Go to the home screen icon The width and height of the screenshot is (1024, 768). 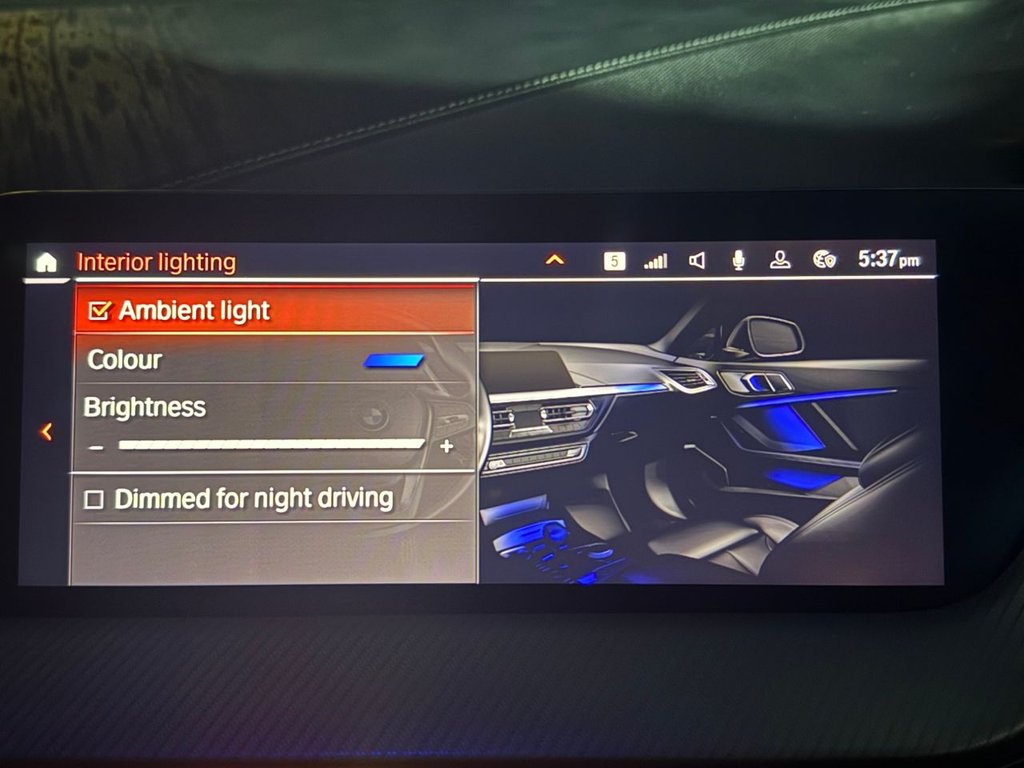(x=46, y=263)
